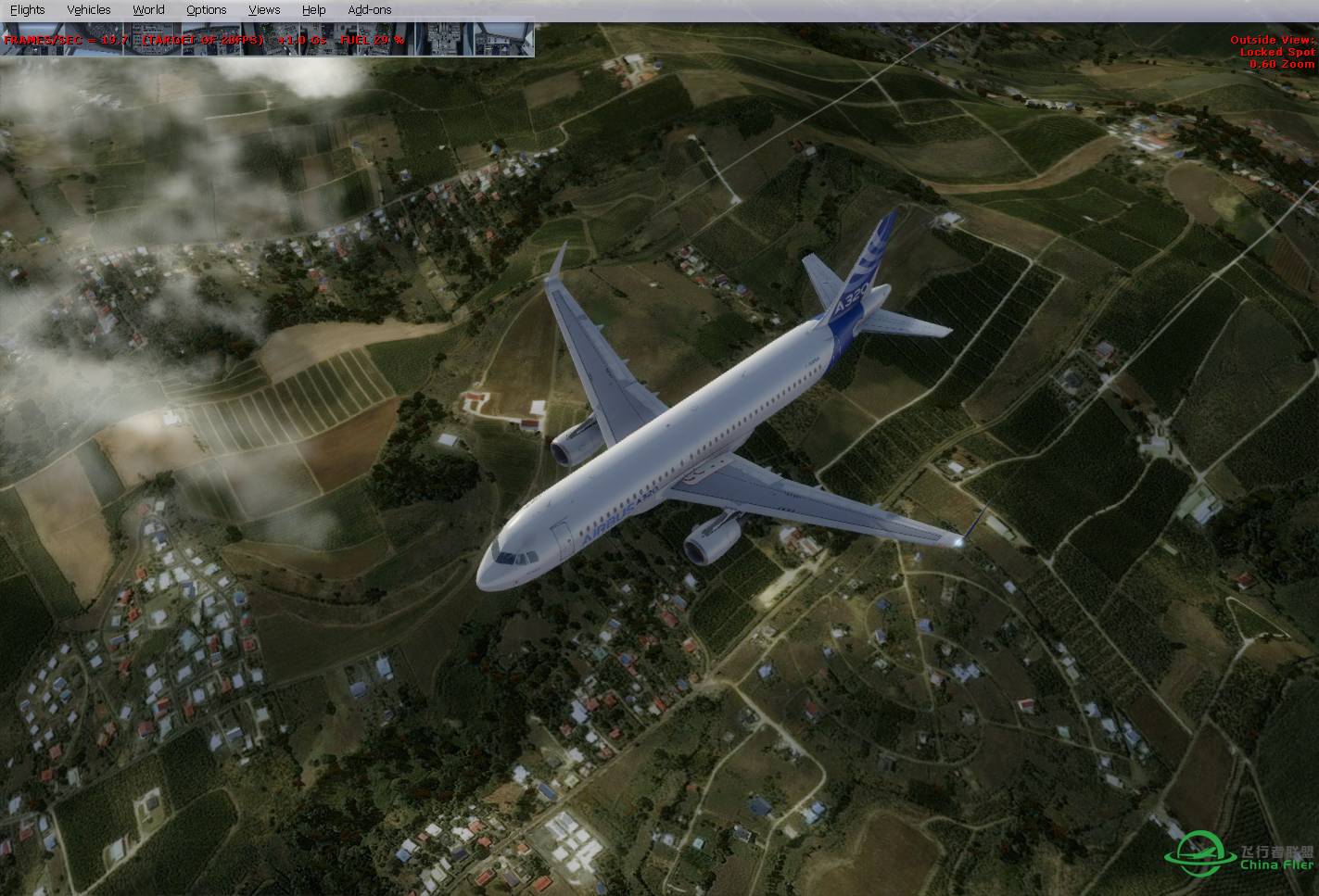Open the Flights menu
Screen dimensions: 1319x896
pyautogui.click(x=27, y=9)
